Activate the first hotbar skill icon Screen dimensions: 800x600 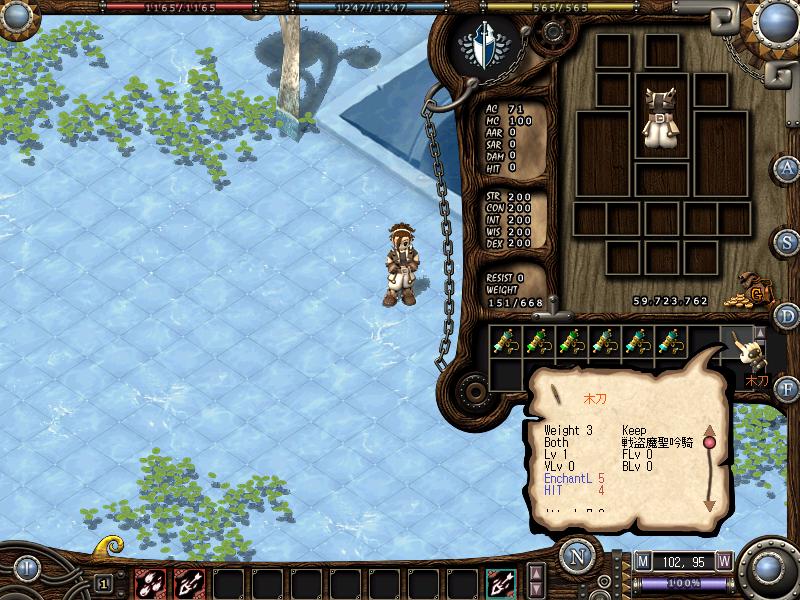(x=153, y=581)
